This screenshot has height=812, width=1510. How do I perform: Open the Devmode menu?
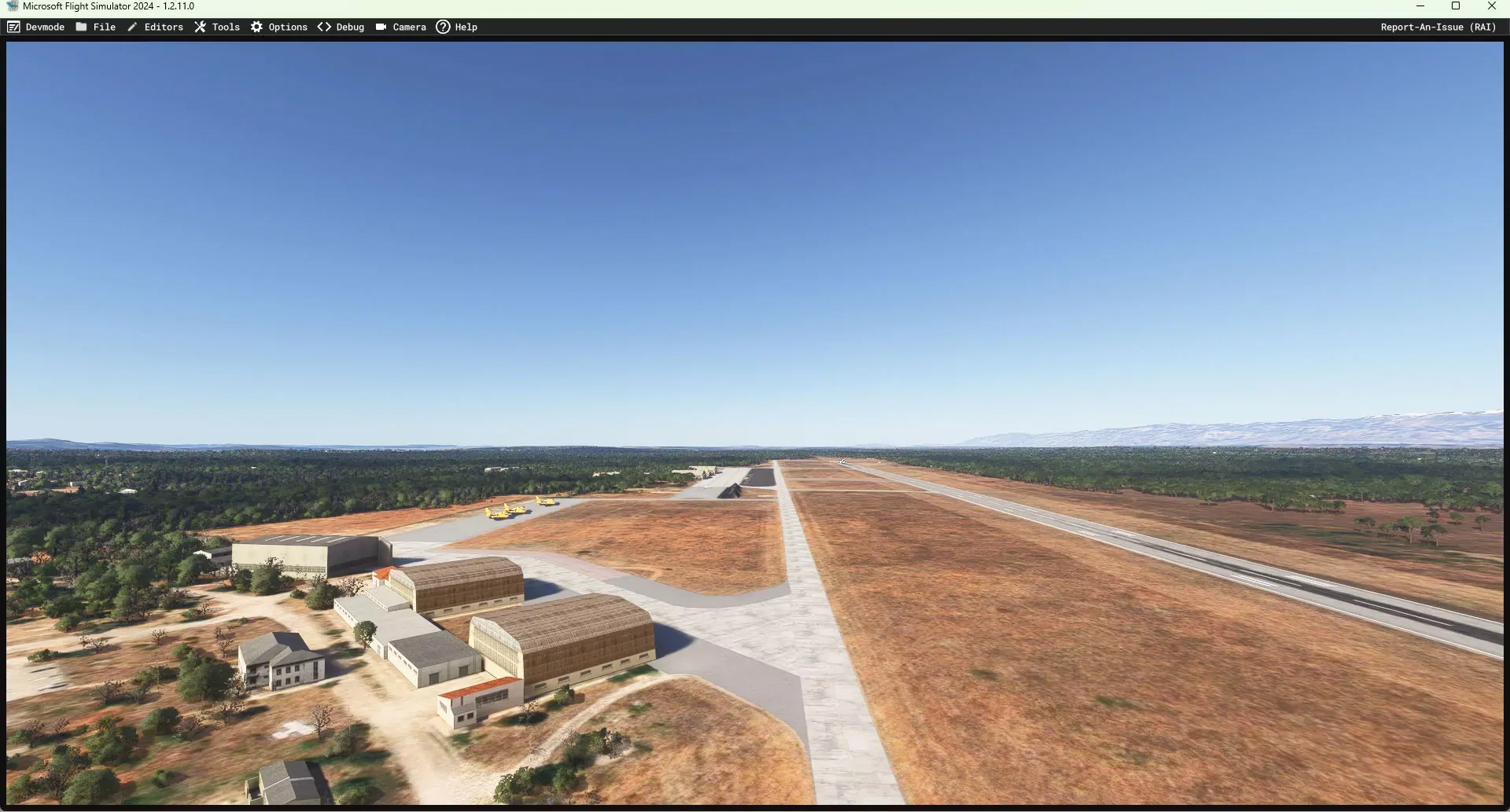click(36, 27)
